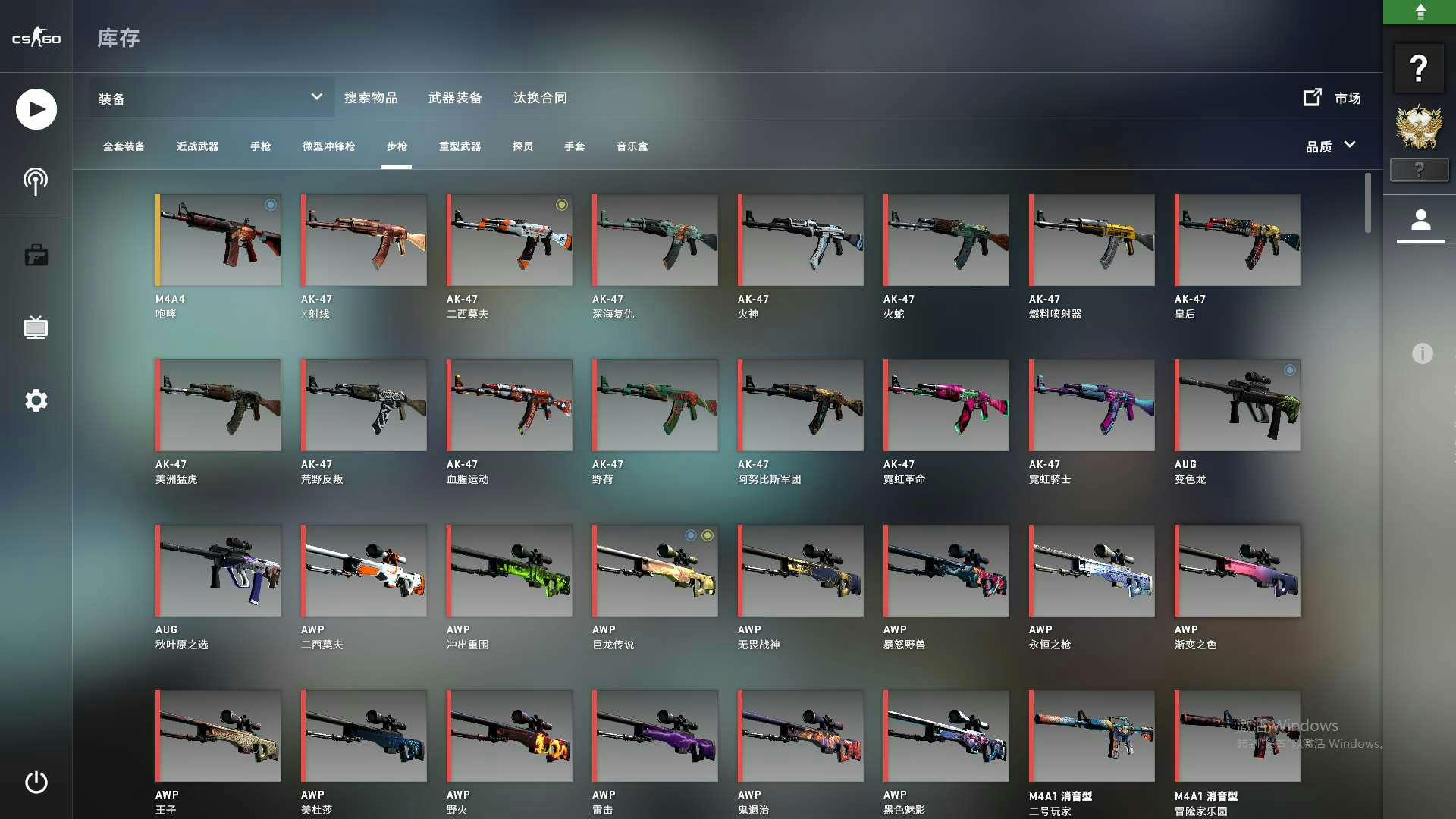1456x819 pixels.
Task: Click the power/quit icon at bottom left
Action: coord(36,783)
